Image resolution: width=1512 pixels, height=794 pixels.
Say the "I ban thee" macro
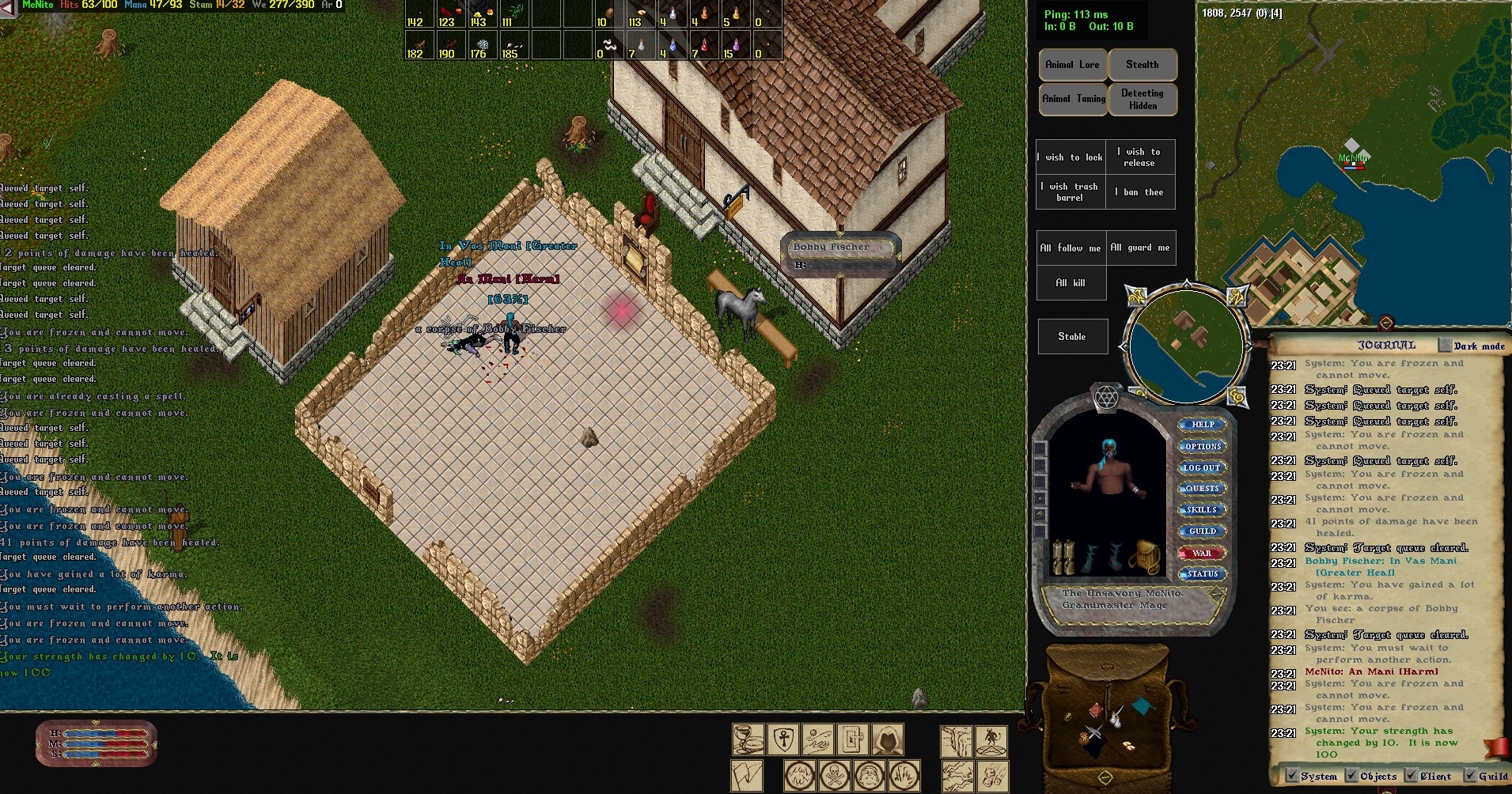click(1143, 192)
